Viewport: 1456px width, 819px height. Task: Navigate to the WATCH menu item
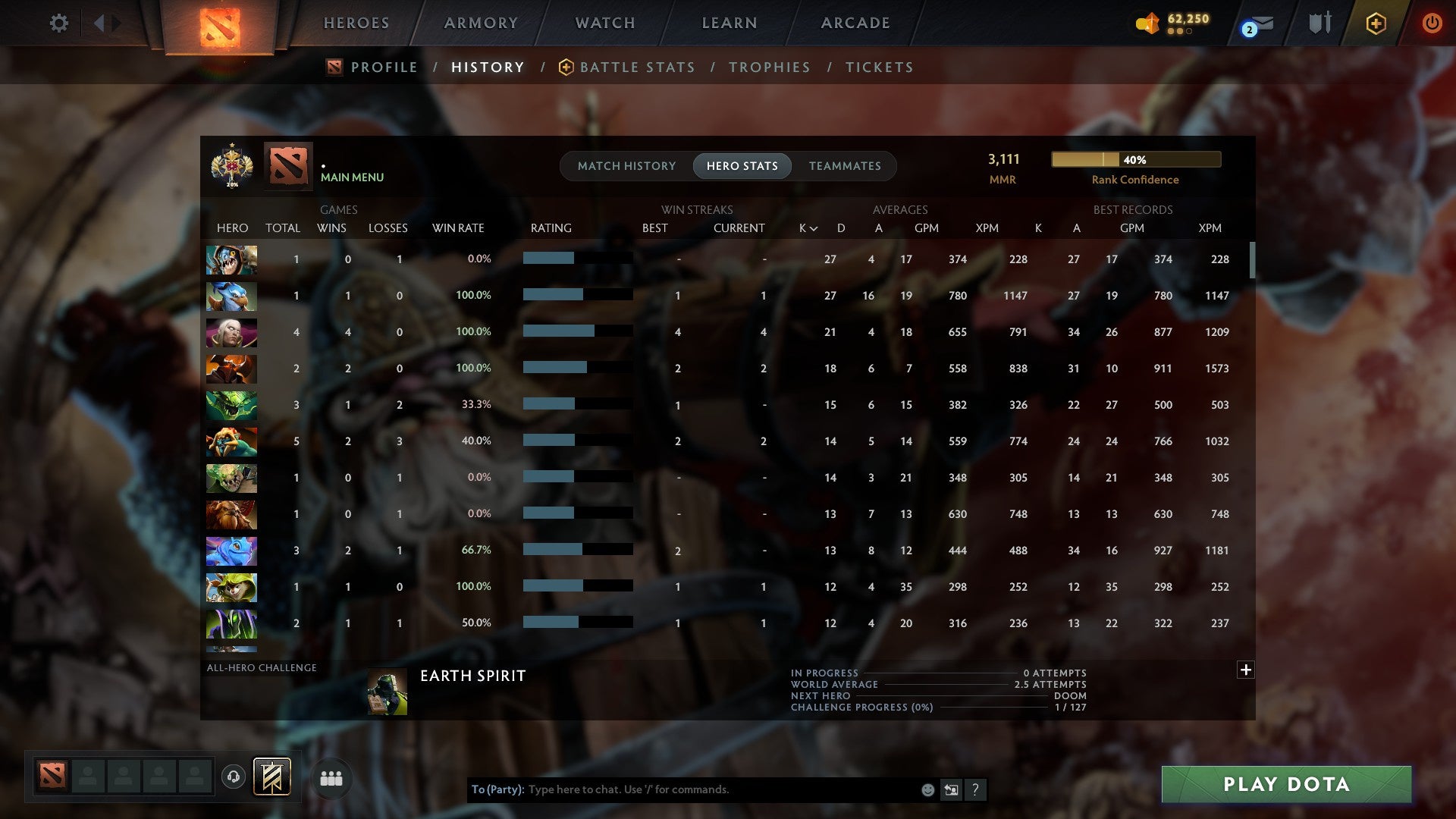604,23
